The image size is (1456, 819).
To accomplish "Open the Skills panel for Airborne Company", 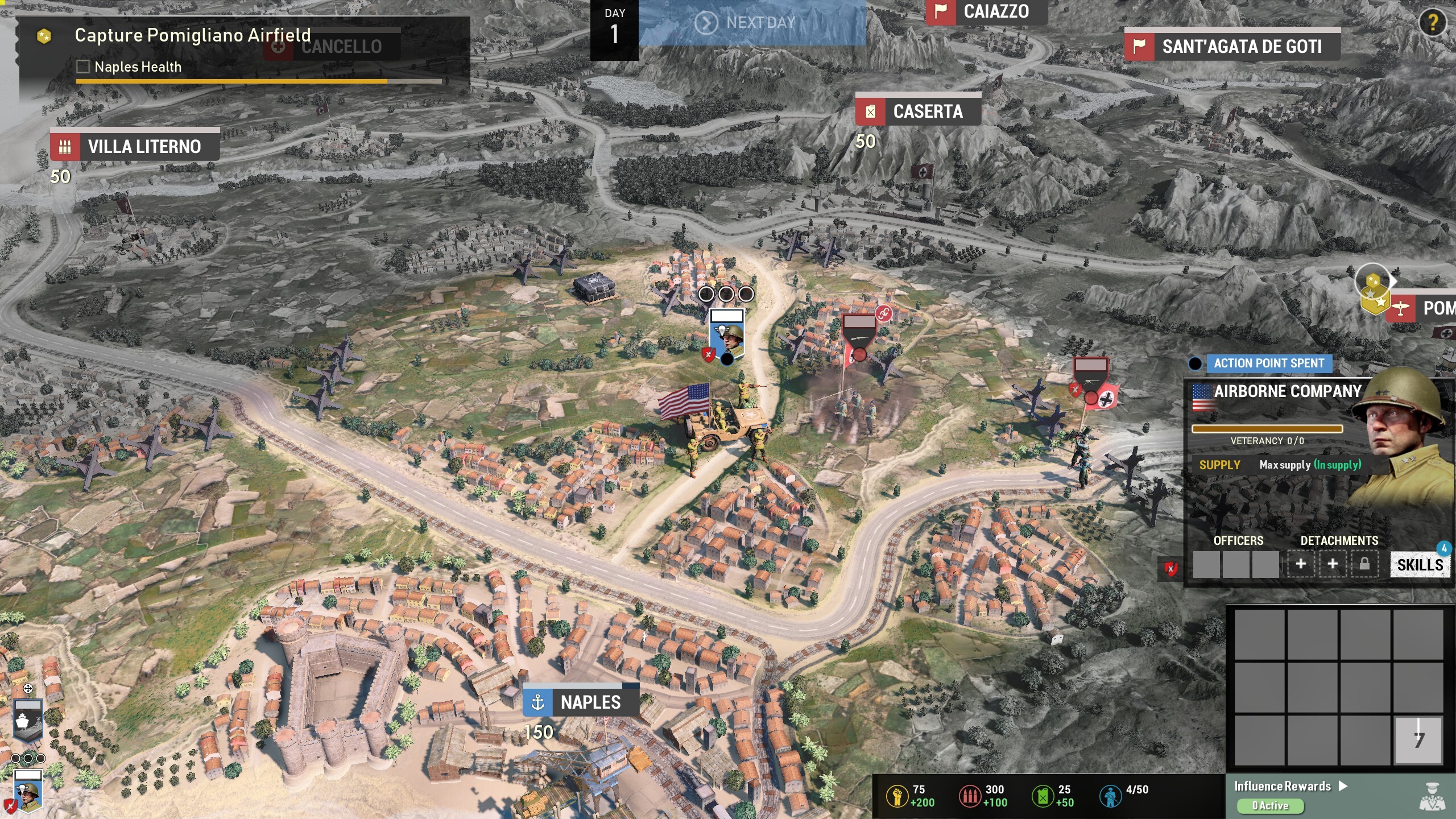I will coord(1420,565).
